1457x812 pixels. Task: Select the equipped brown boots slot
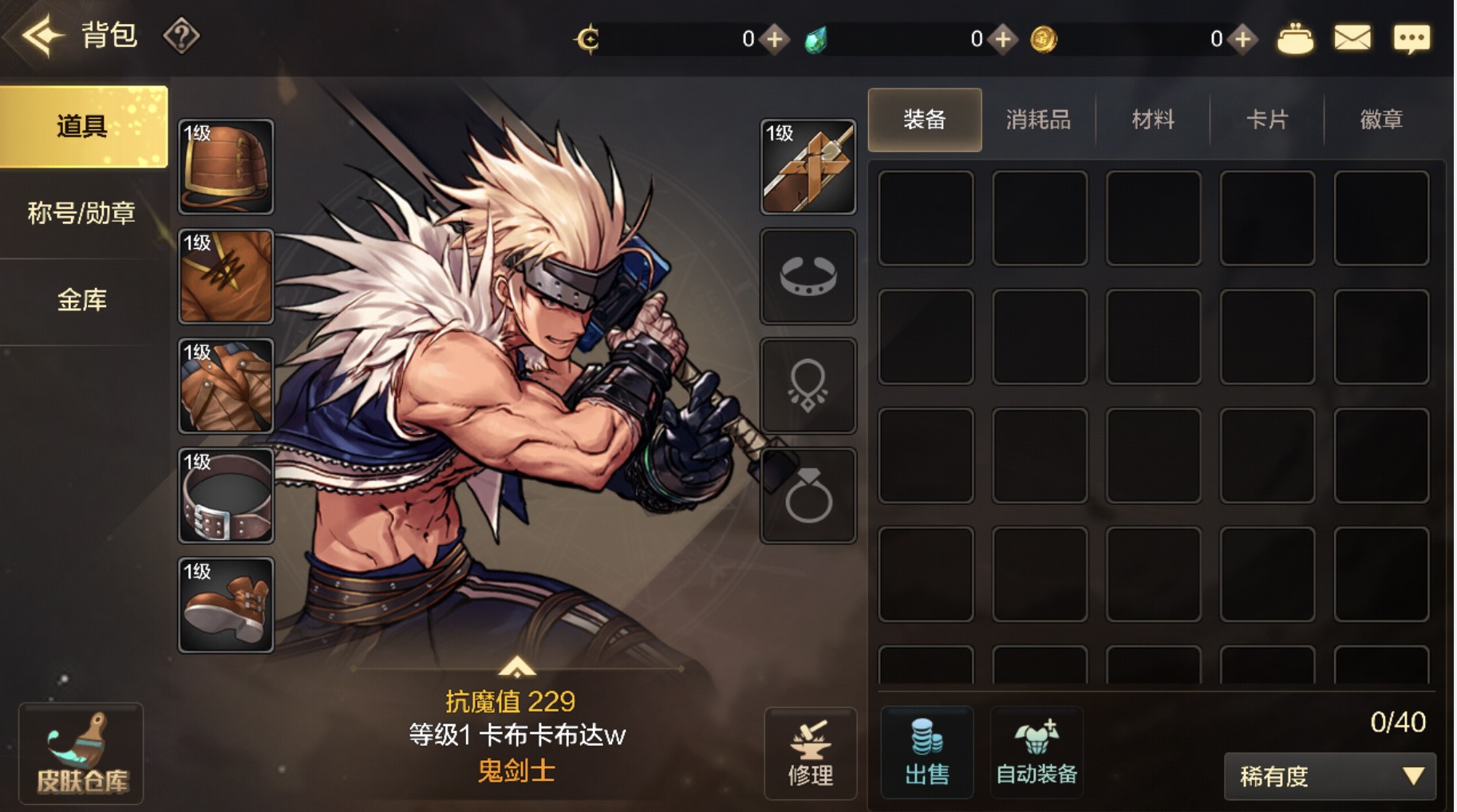[x=226, y=605]
